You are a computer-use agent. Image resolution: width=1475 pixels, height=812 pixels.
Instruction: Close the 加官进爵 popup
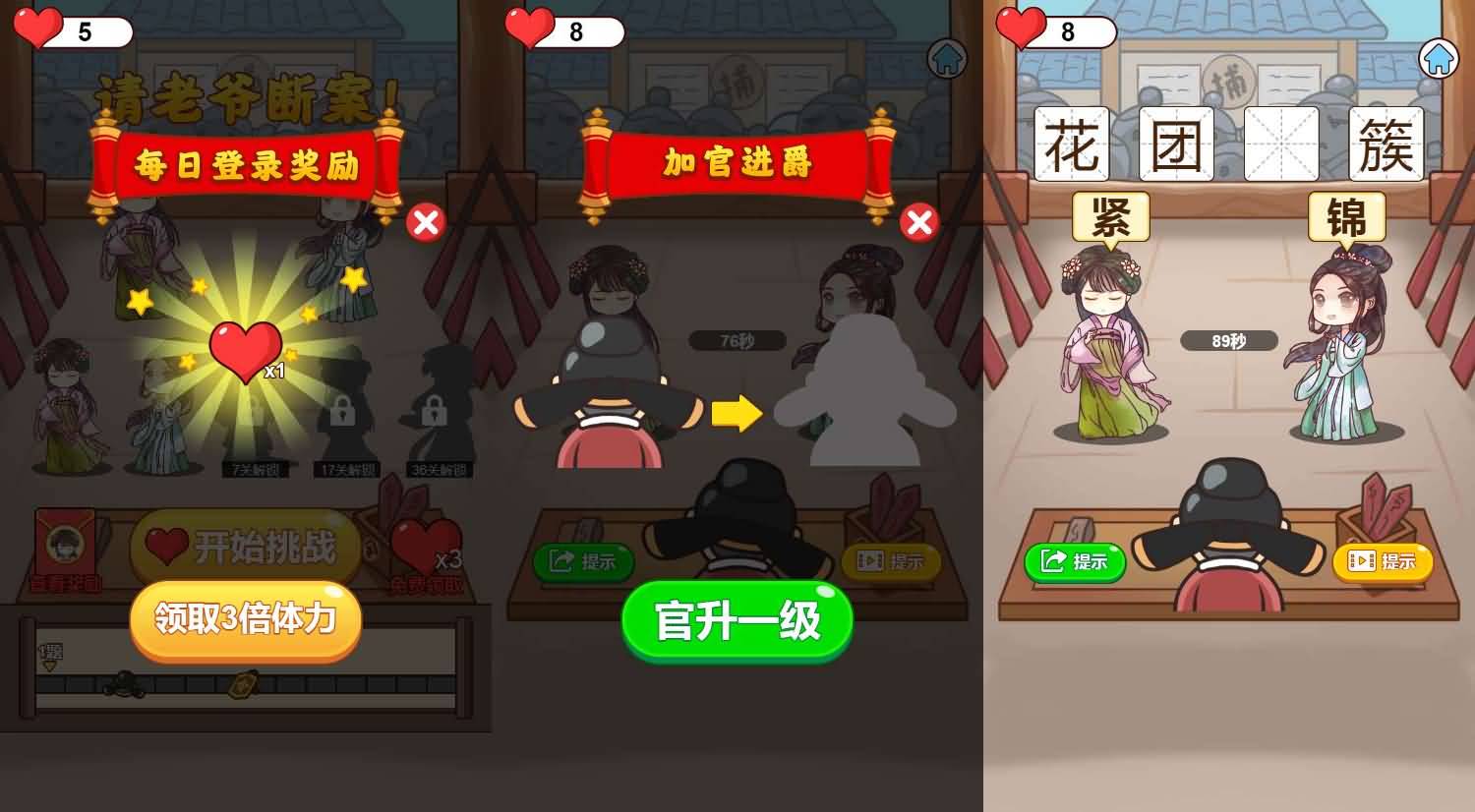coord(917,223)
